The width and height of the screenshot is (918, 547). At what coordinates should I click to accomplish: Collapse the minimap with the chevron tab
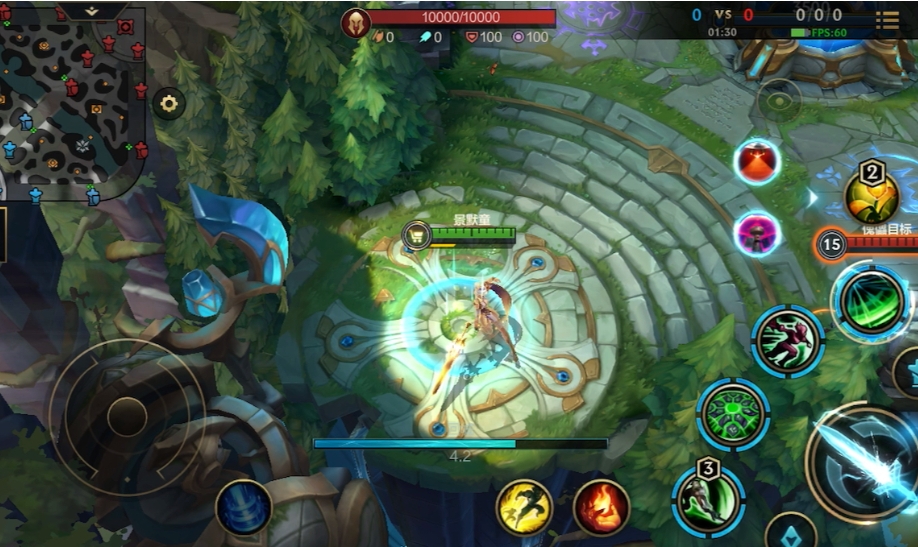coord(92,11)
